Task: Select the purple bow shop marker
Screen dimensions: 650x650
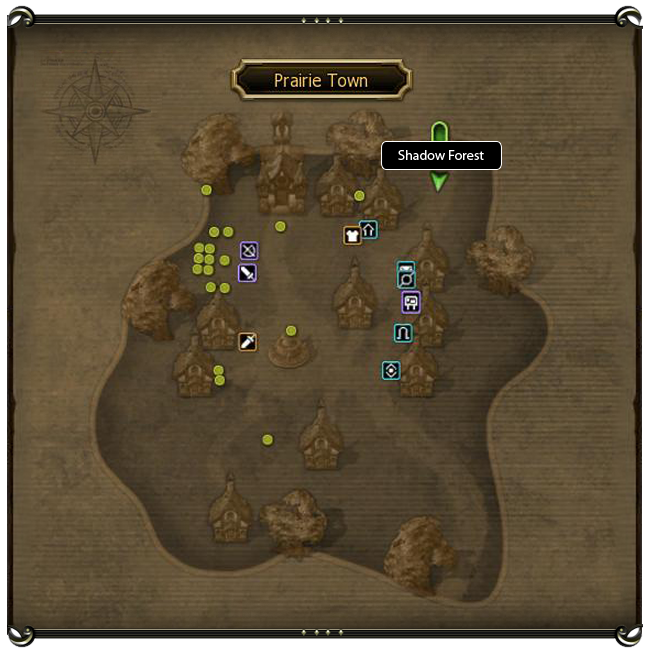Action: (x=248, y=250)
